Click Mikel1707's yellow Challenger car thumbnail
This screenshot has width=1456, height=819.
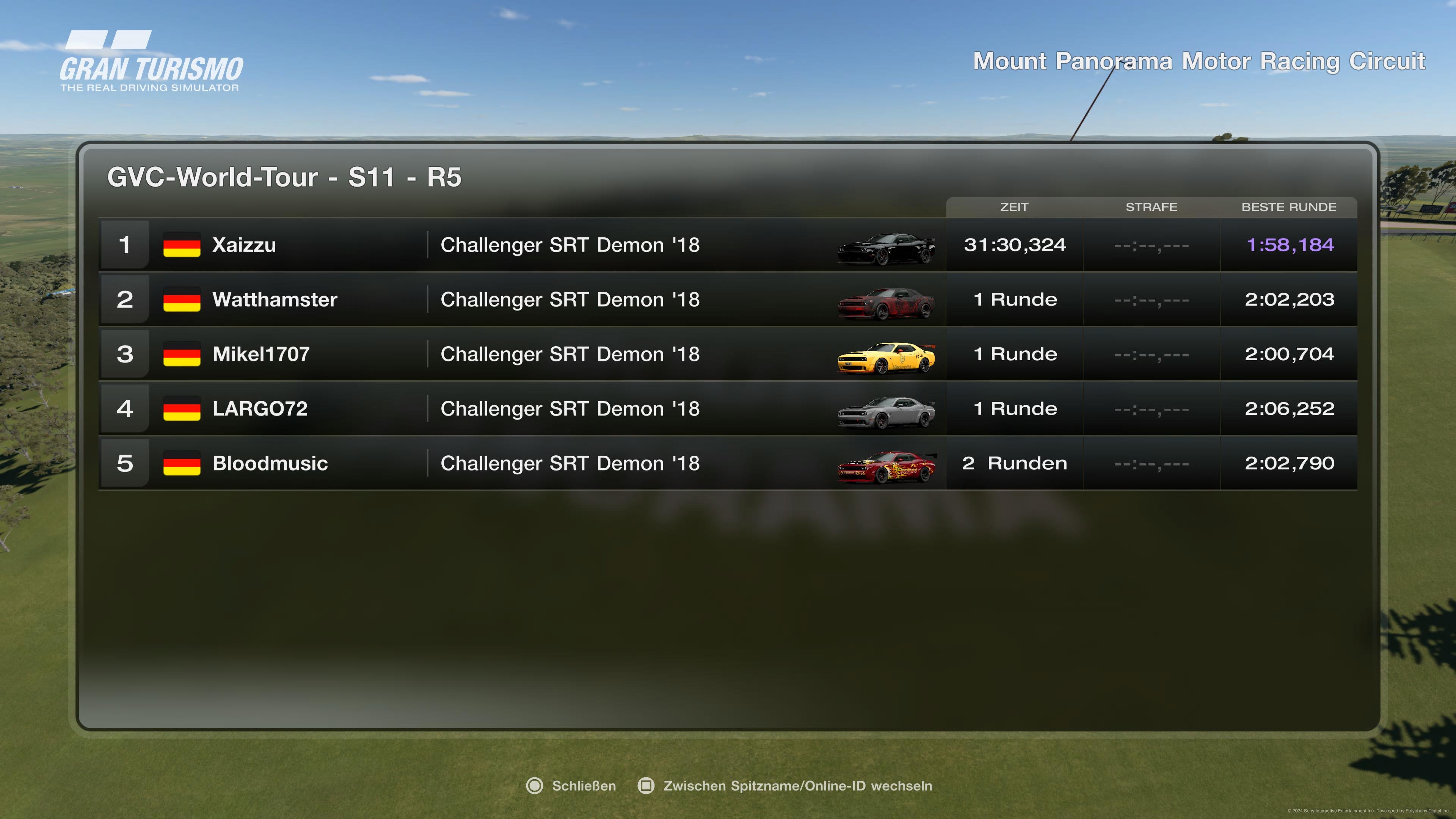pos(886,357)
